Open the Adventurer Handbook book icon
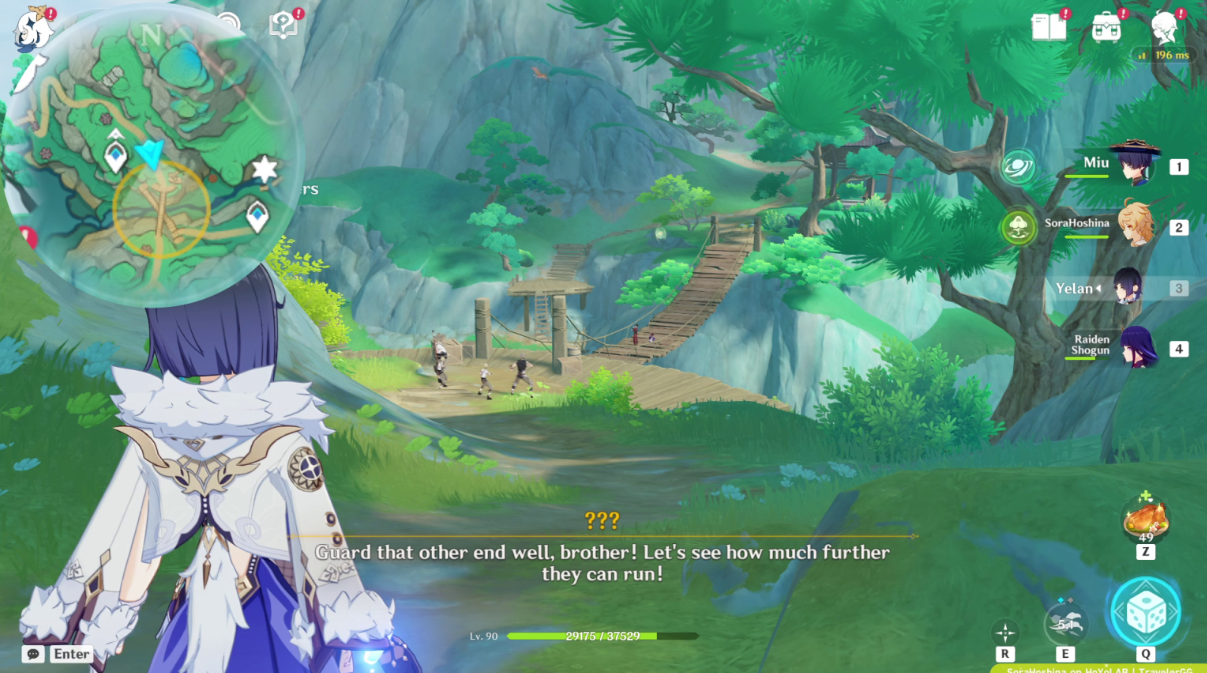 coord(1048,27)
